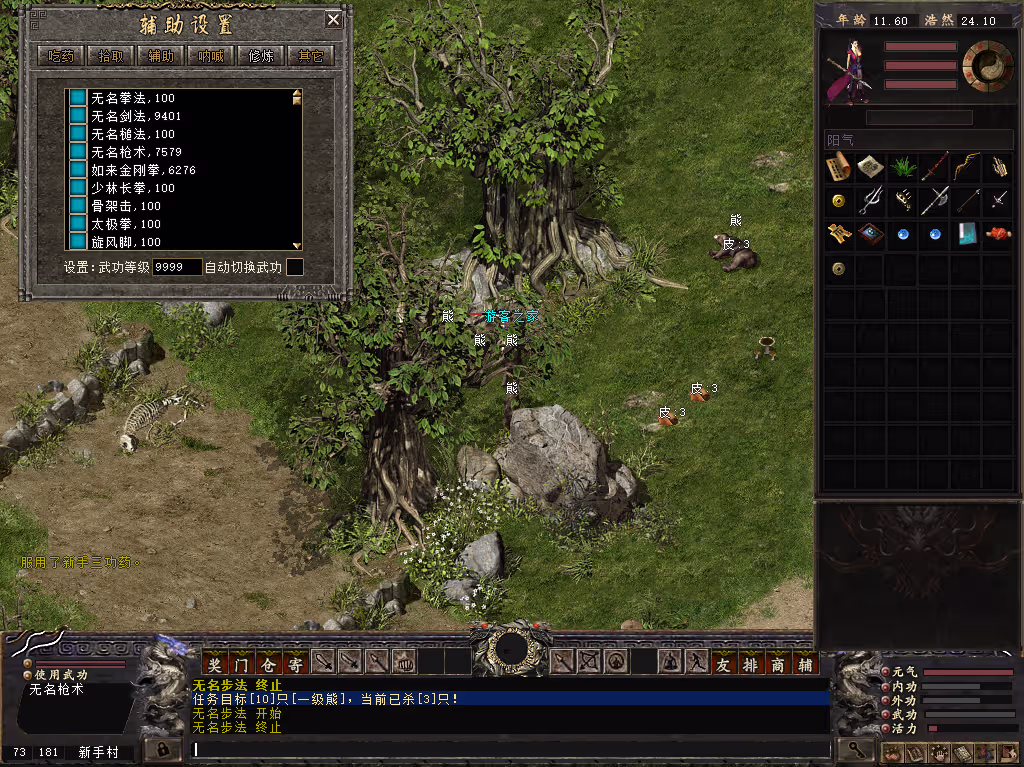
Task: Pick the rolled scroll in the inventory
Action: click(838, 167)
